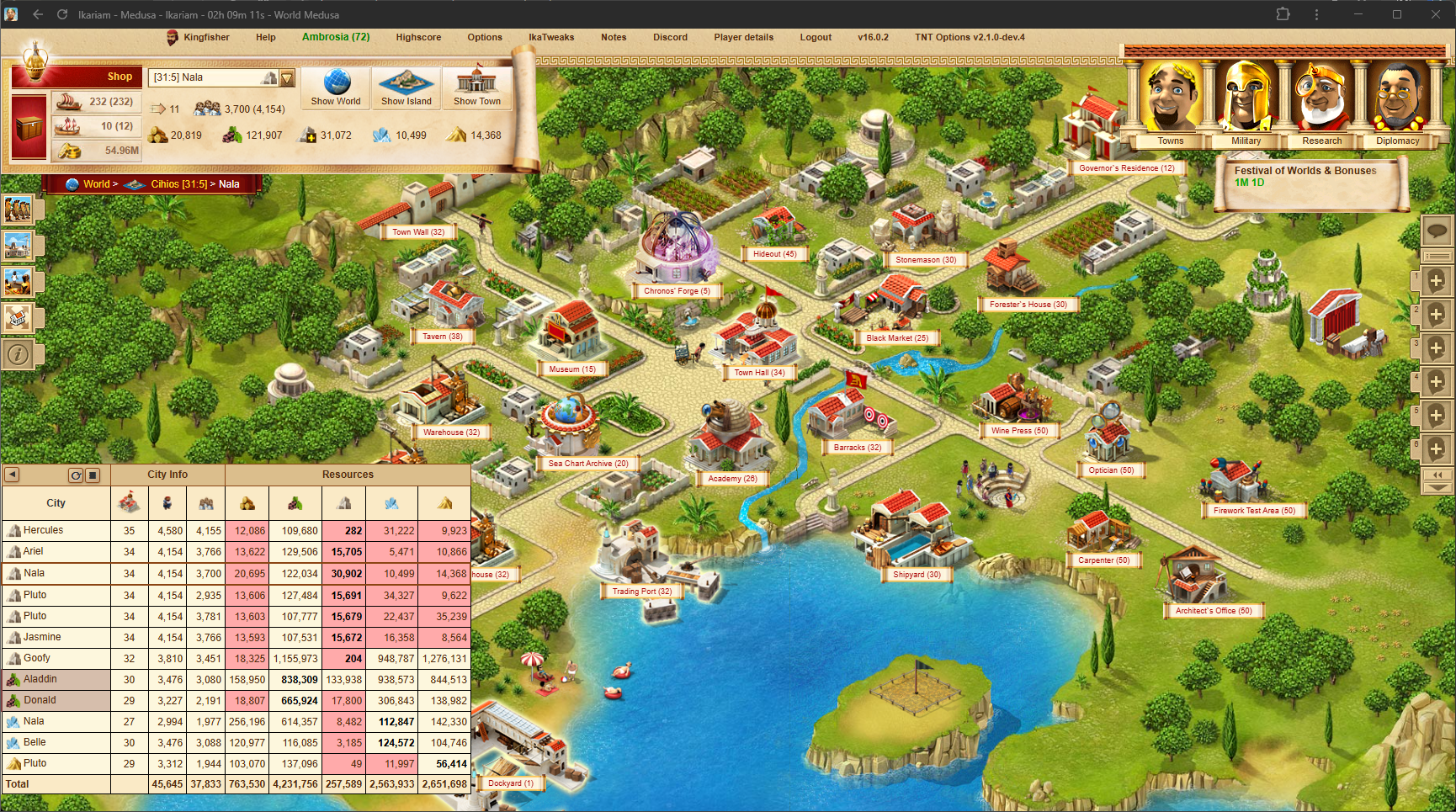Click the plus button in sidebar slot 1
Screen dimensions: 1456x812
(x=1437, y=281)
